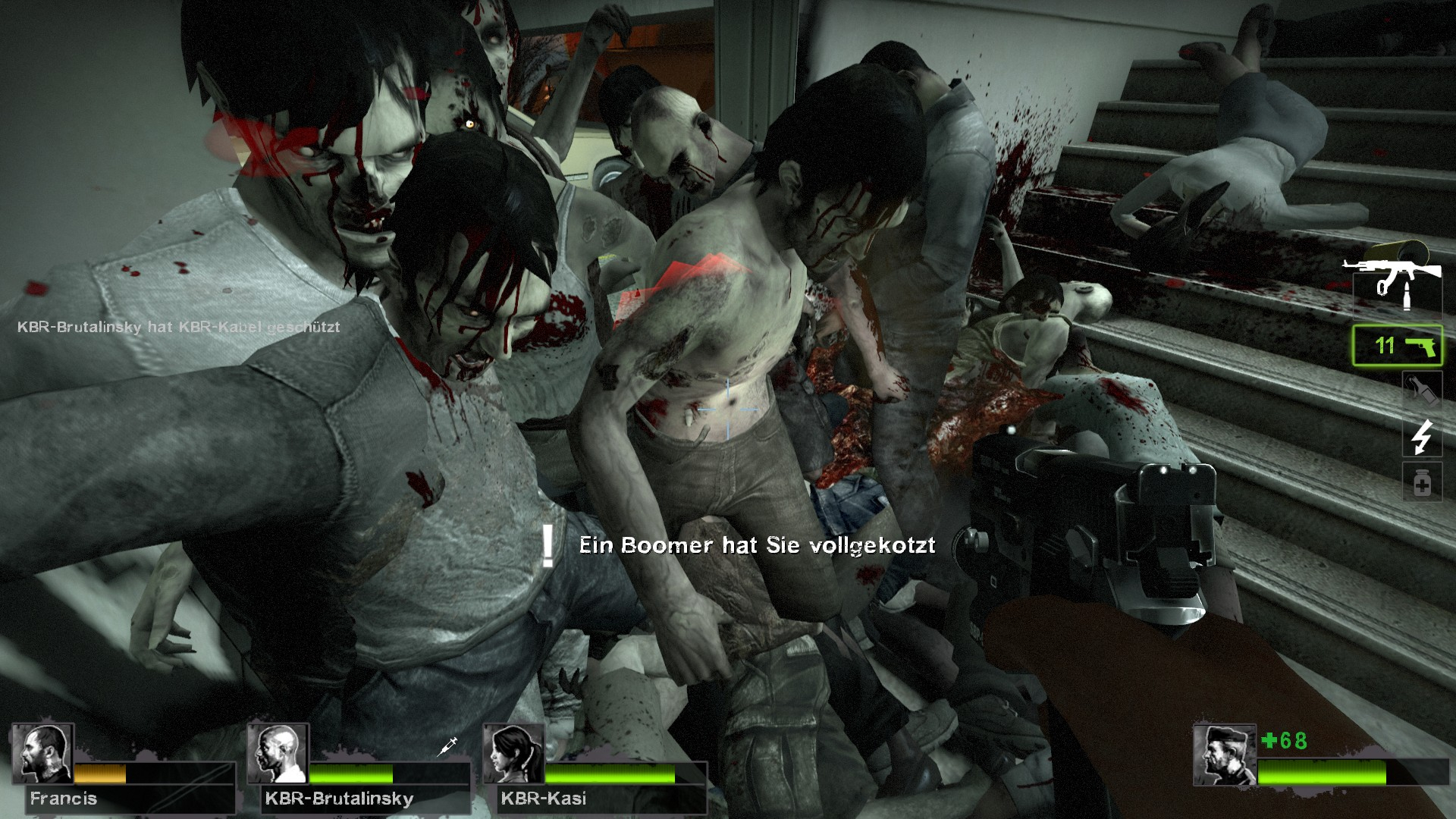Select the greyed pill bottle slot
Viewport: 1456px width, 819px height.
click(1422, 483)
